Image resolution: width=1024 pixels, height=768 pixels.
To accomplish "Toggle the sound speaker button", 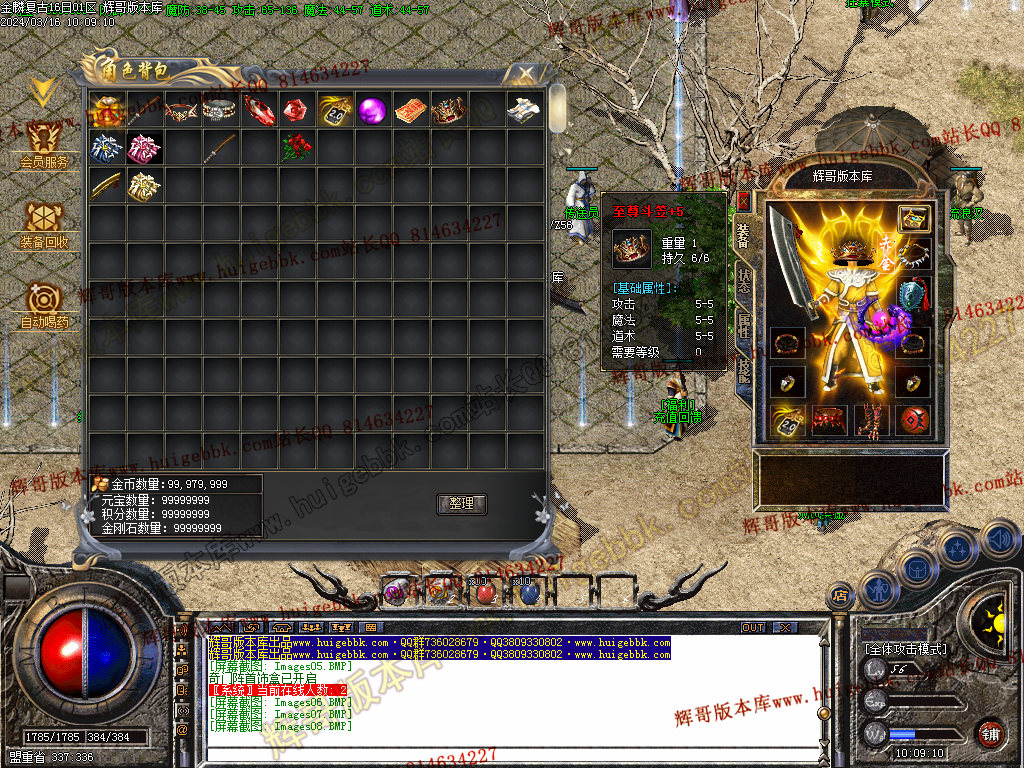I will point(999,540).
